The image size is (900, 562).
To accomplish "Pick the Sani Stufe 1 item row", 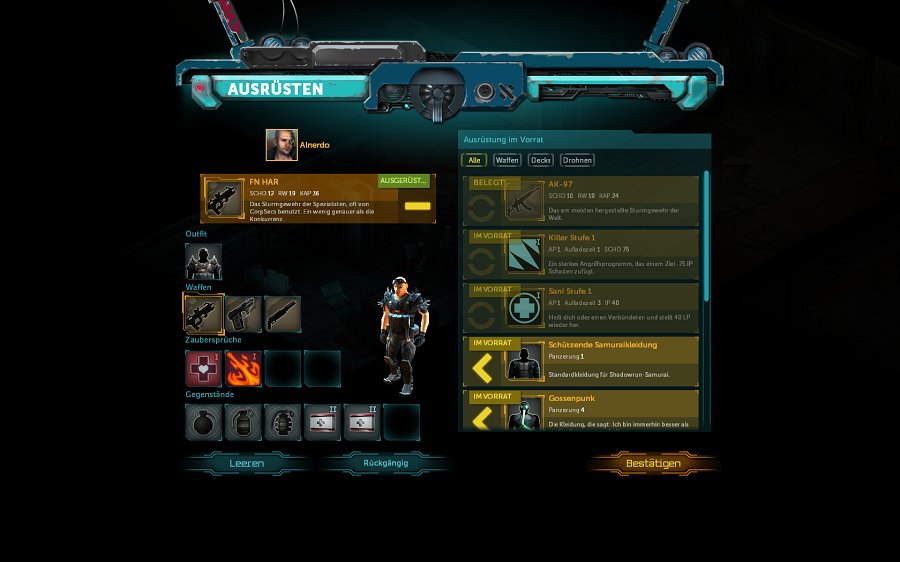I will (x=580, y=307).
